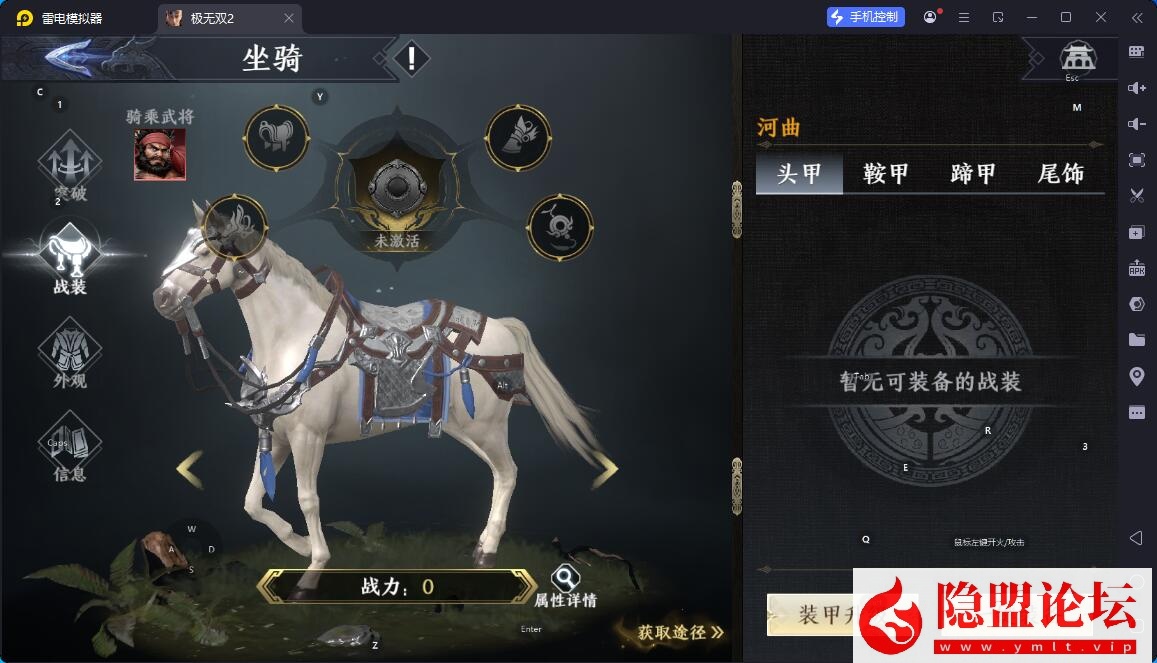This screenshot has height=663, width=1157.
Task: Open the 获取途径 acquisition sources link
Action: click(x=680, y=632)
